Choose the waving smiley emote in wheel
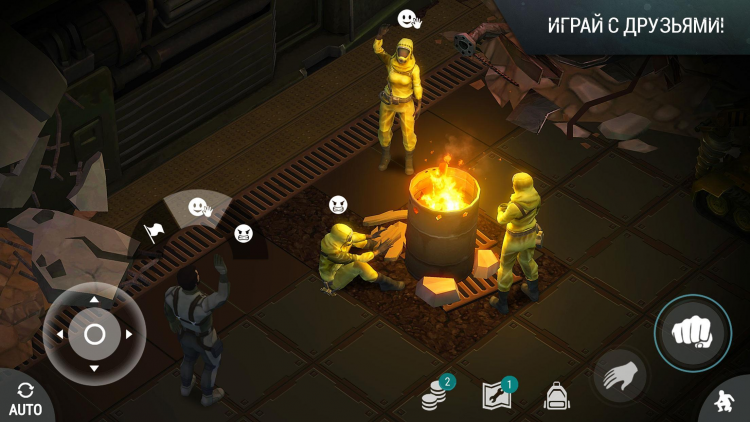 [x=199, y=207]
